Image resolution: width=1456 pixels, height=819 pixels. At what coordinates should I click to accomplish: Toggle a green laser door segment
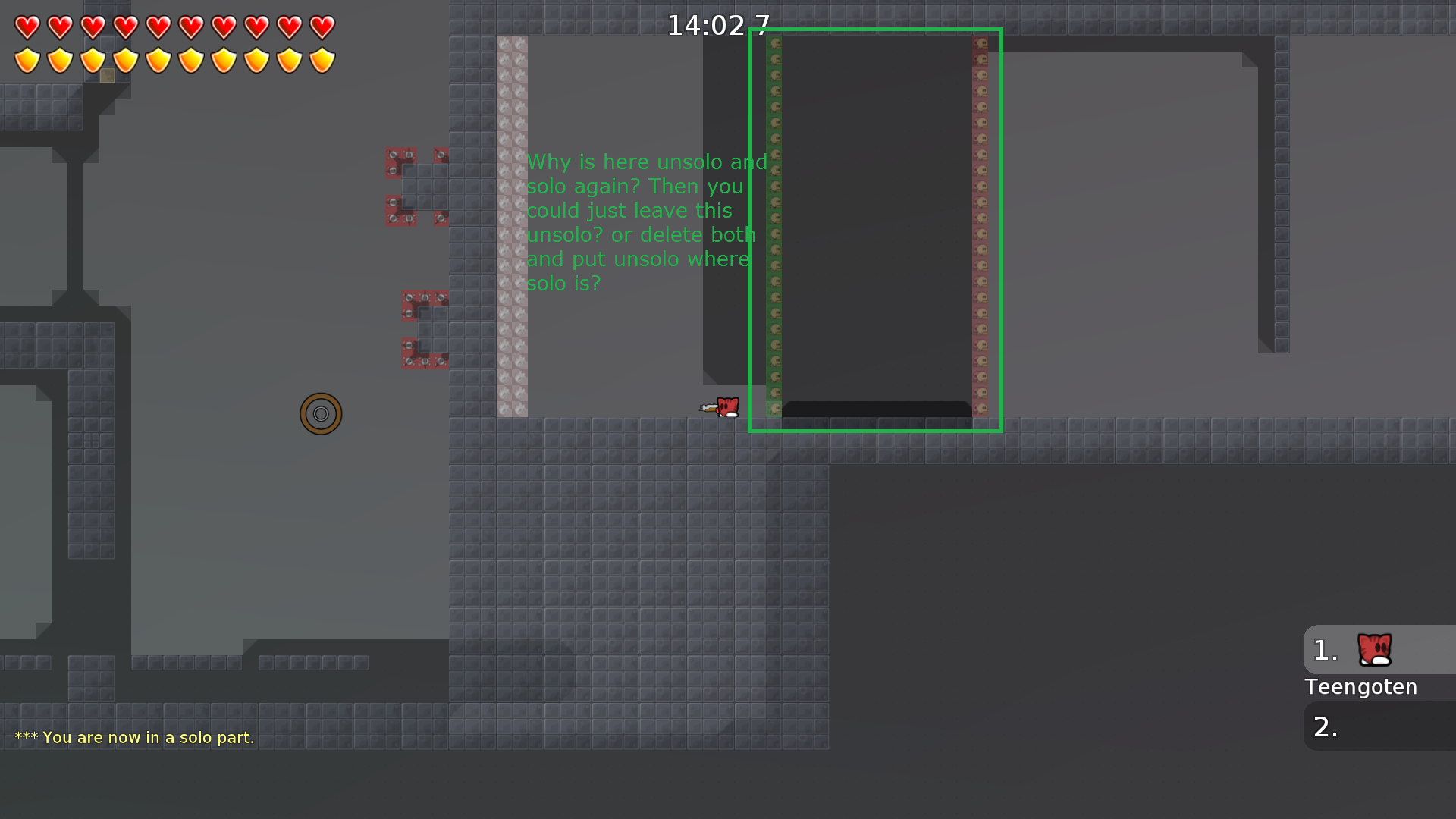pyautogui.click(x=773, y=227)
